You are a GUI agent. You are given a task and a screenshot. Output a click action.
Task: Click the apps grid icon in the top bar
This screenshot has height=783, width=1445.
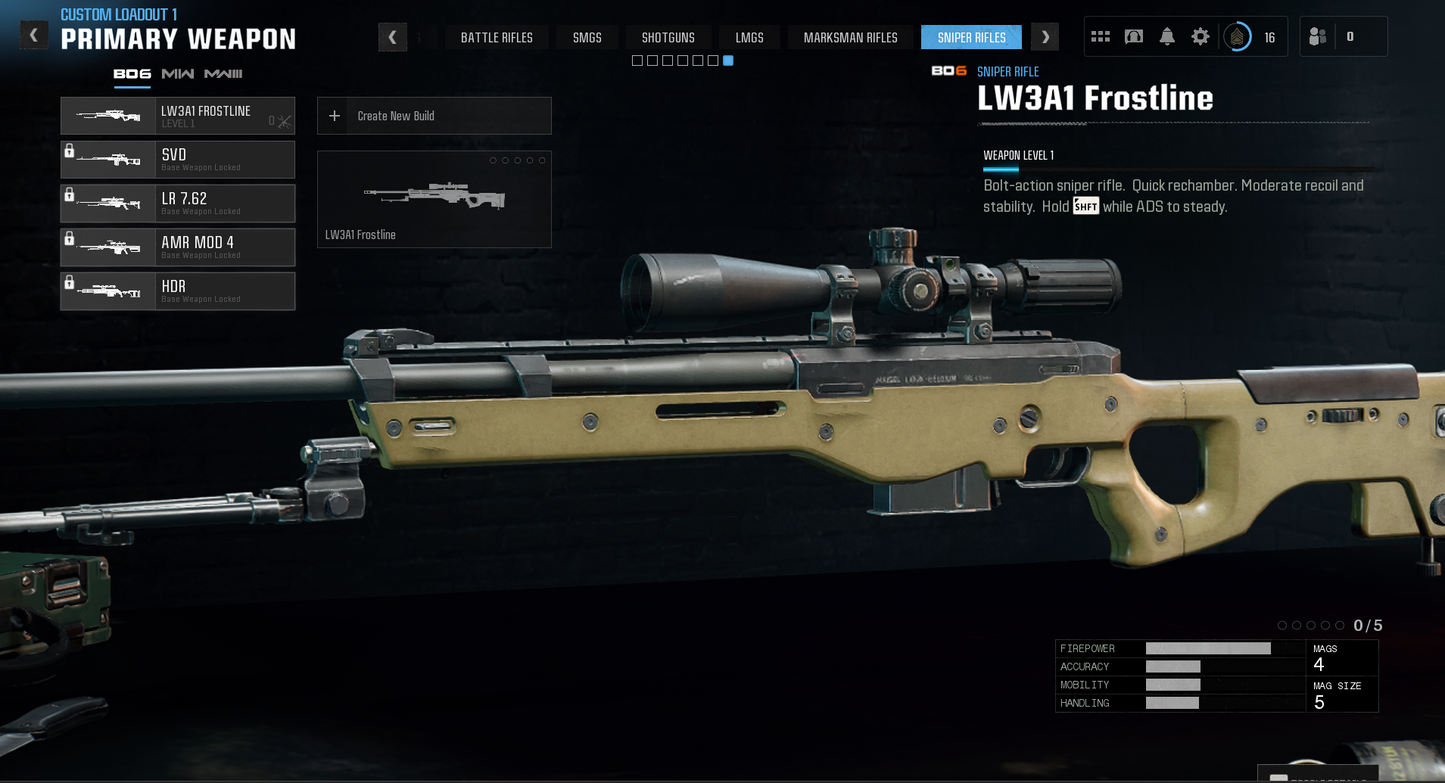tap(1100, 35)
